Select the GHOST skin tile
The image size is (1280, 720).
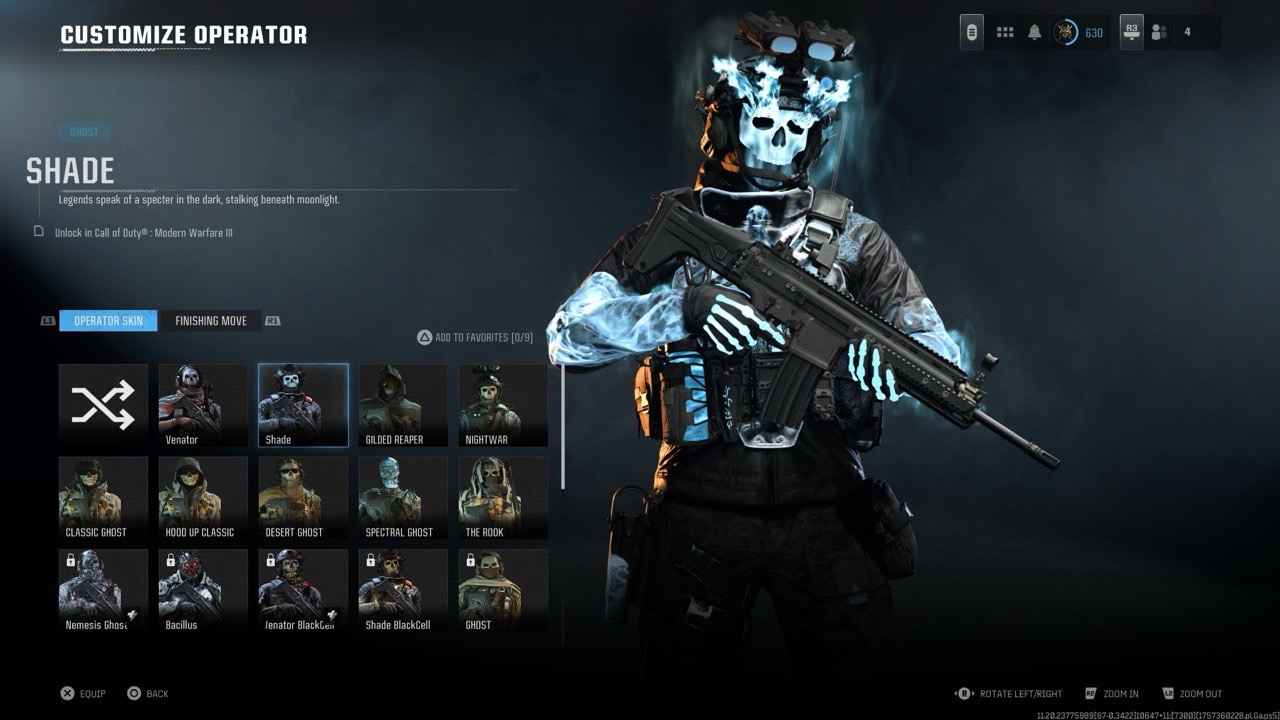503,590
